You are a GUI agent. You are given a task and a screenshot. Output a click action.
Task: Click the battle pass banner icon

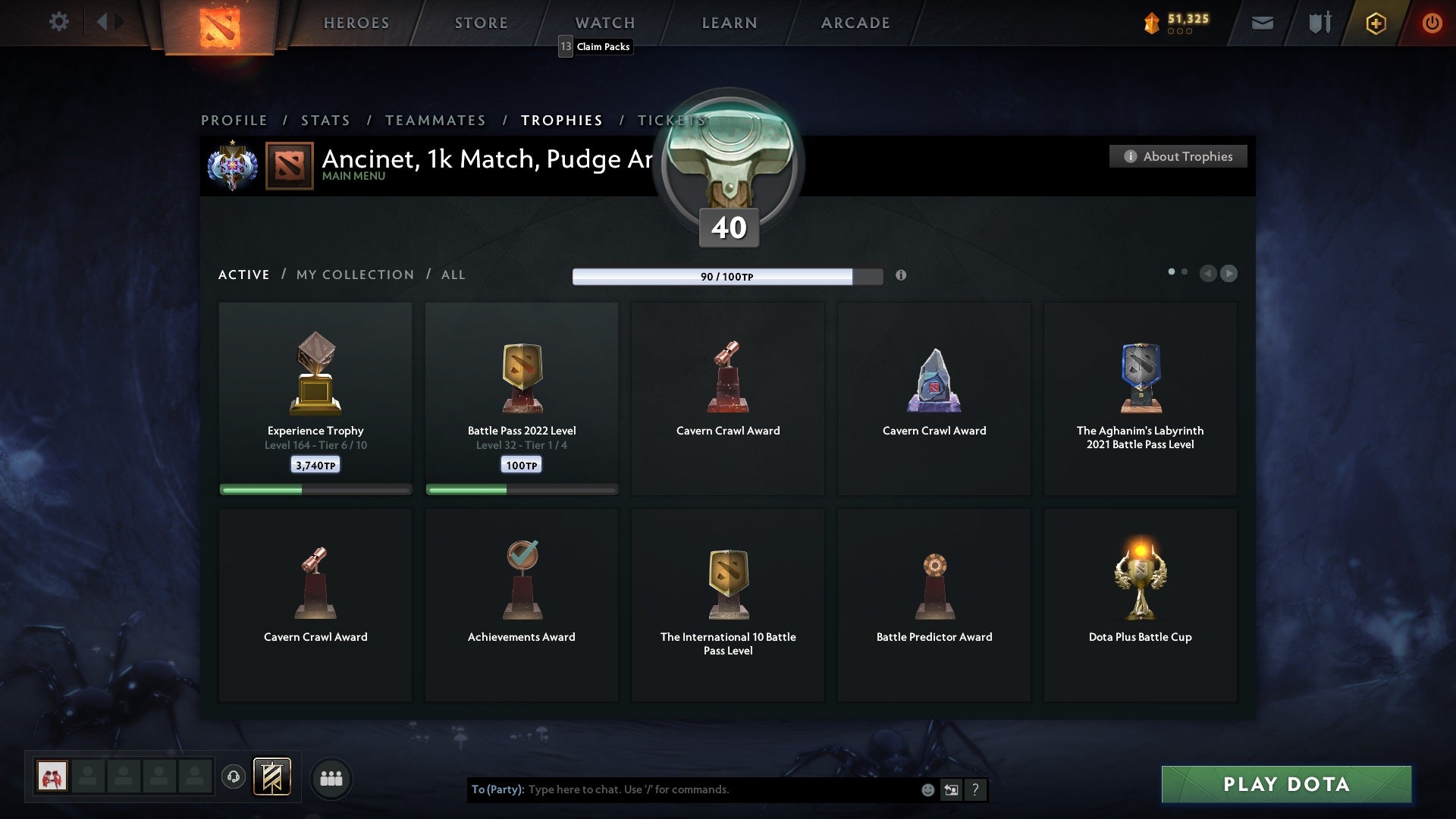coord(274,777)
